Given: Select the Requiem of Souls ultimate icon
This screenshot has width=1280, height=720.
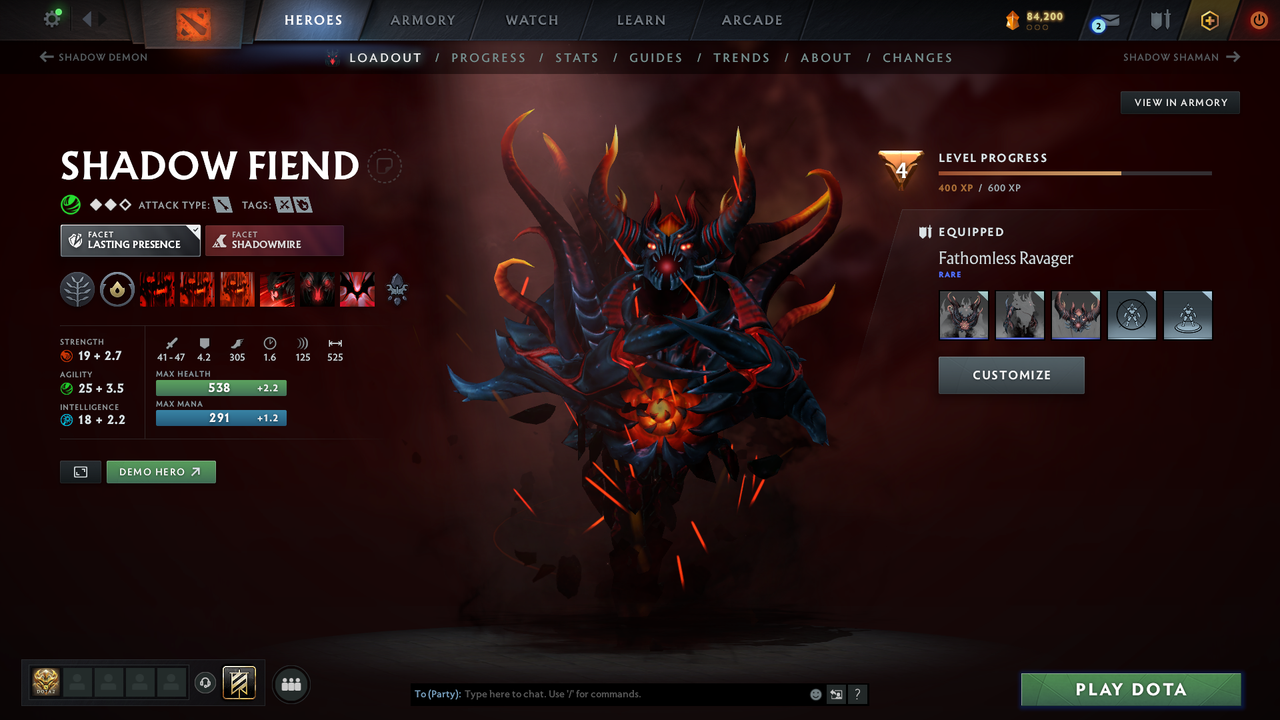Looking at the screenshot, I should click(x=357, y=289).
